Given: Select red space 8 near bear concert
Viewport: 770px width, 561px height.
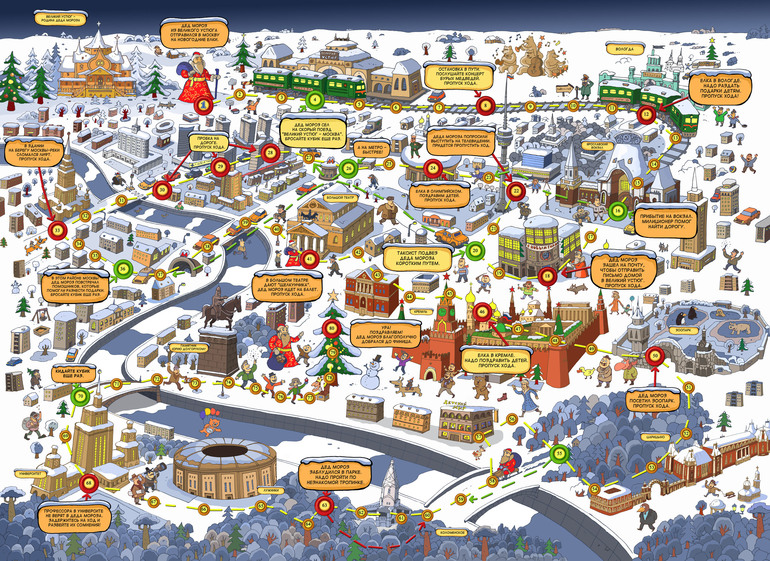Looking at the screenshot, I should pos(486,104).
